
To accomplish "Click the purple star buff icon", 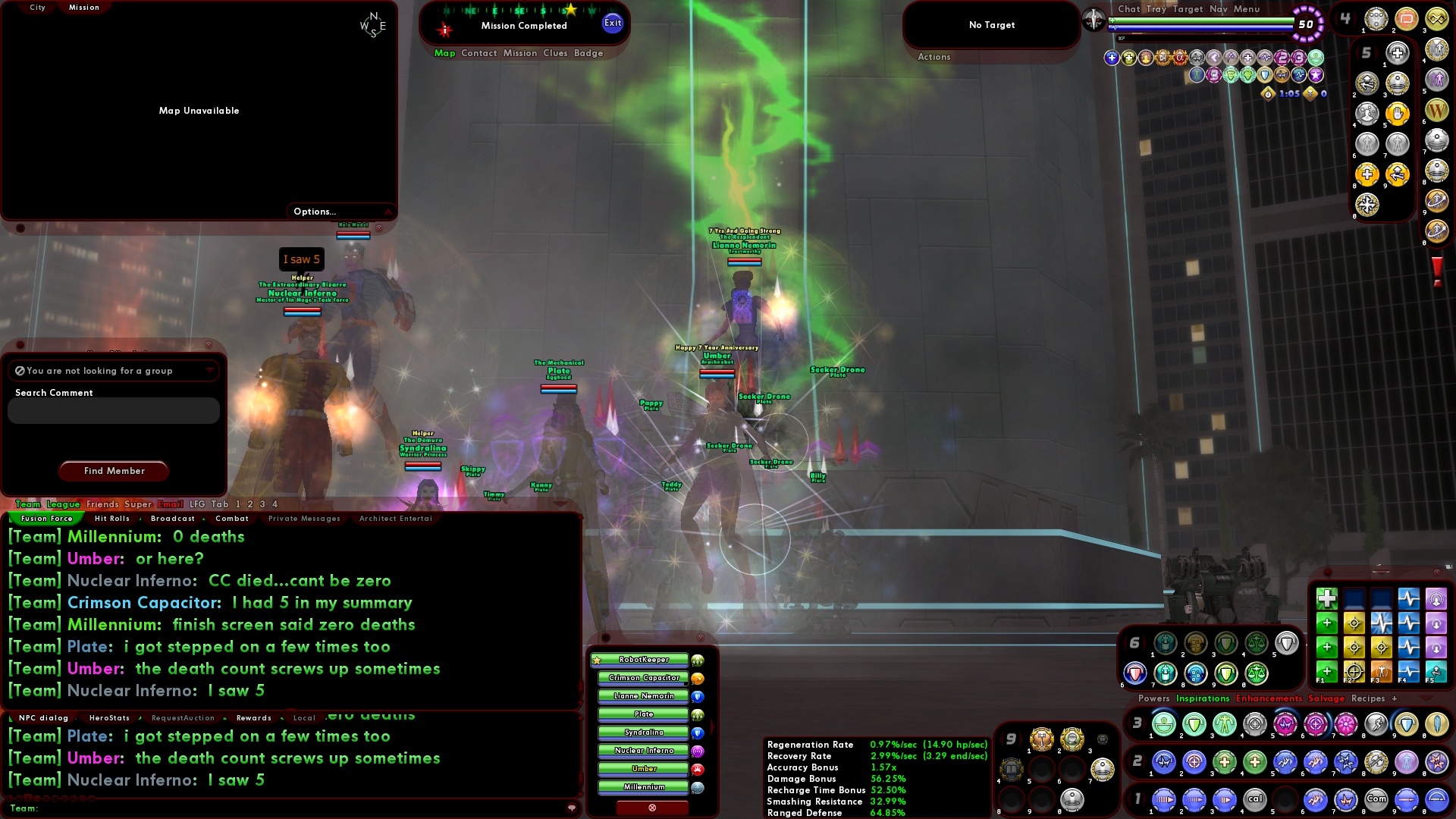I will coord(1313,74).
